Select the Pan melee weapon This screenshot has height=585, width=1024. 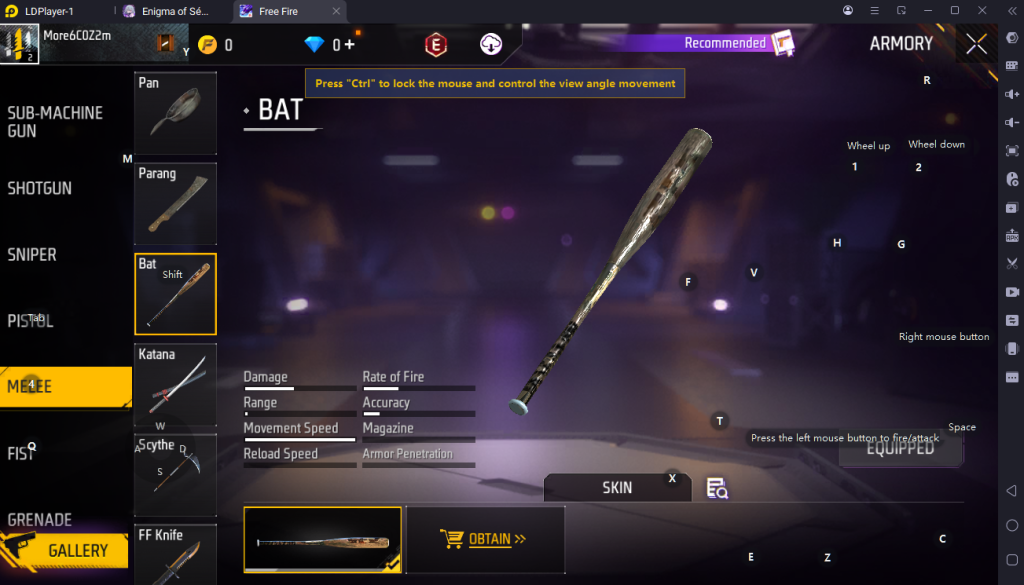[175, 112]
